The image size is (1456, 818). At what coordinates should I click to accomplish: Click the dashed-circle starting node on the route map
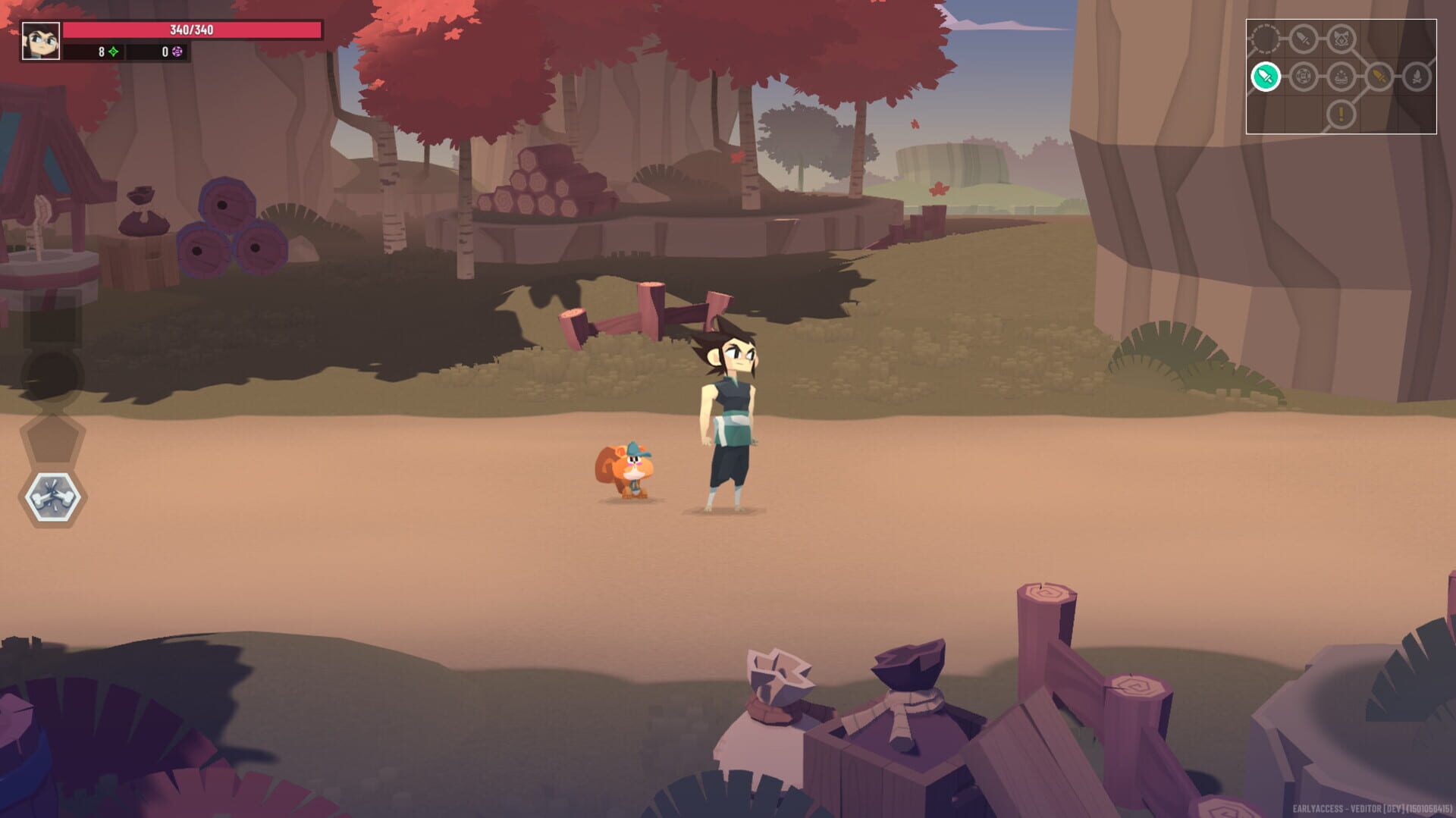(1265, 38)
